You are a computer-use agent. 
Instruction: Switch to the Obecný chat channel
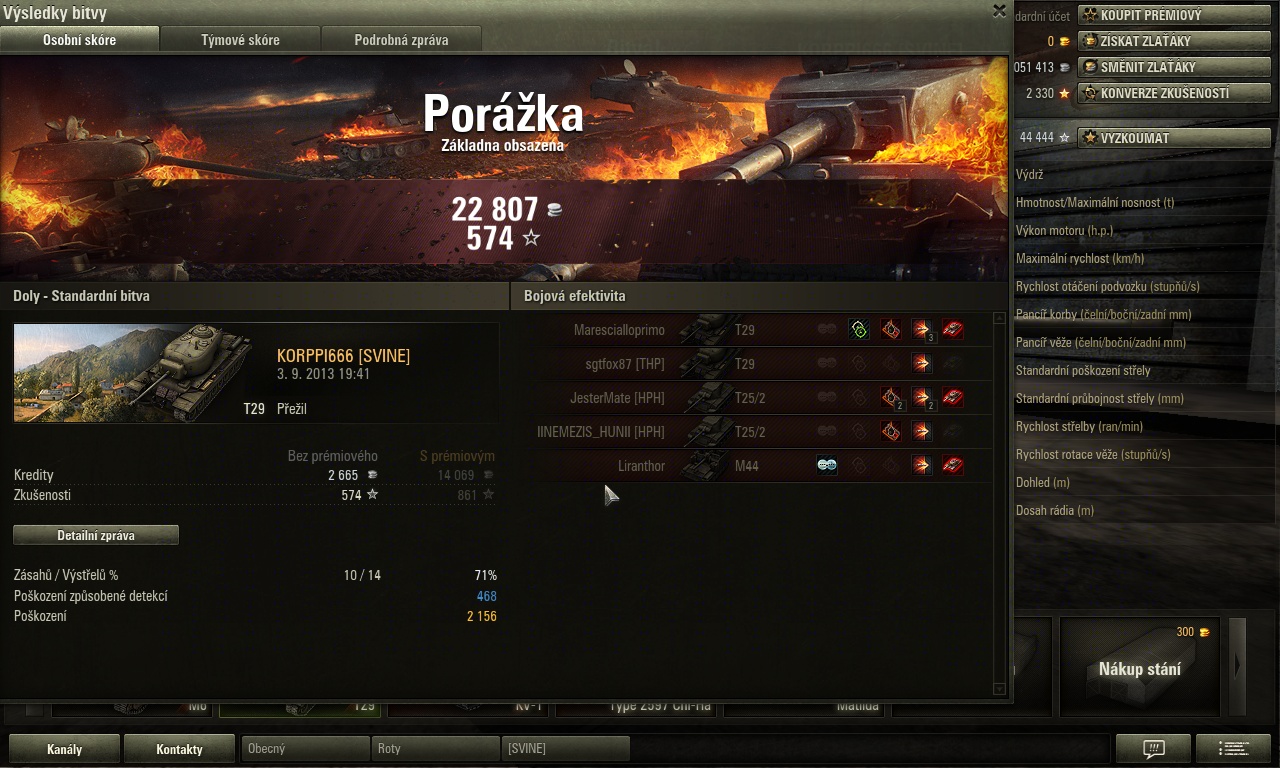[305, 748]
